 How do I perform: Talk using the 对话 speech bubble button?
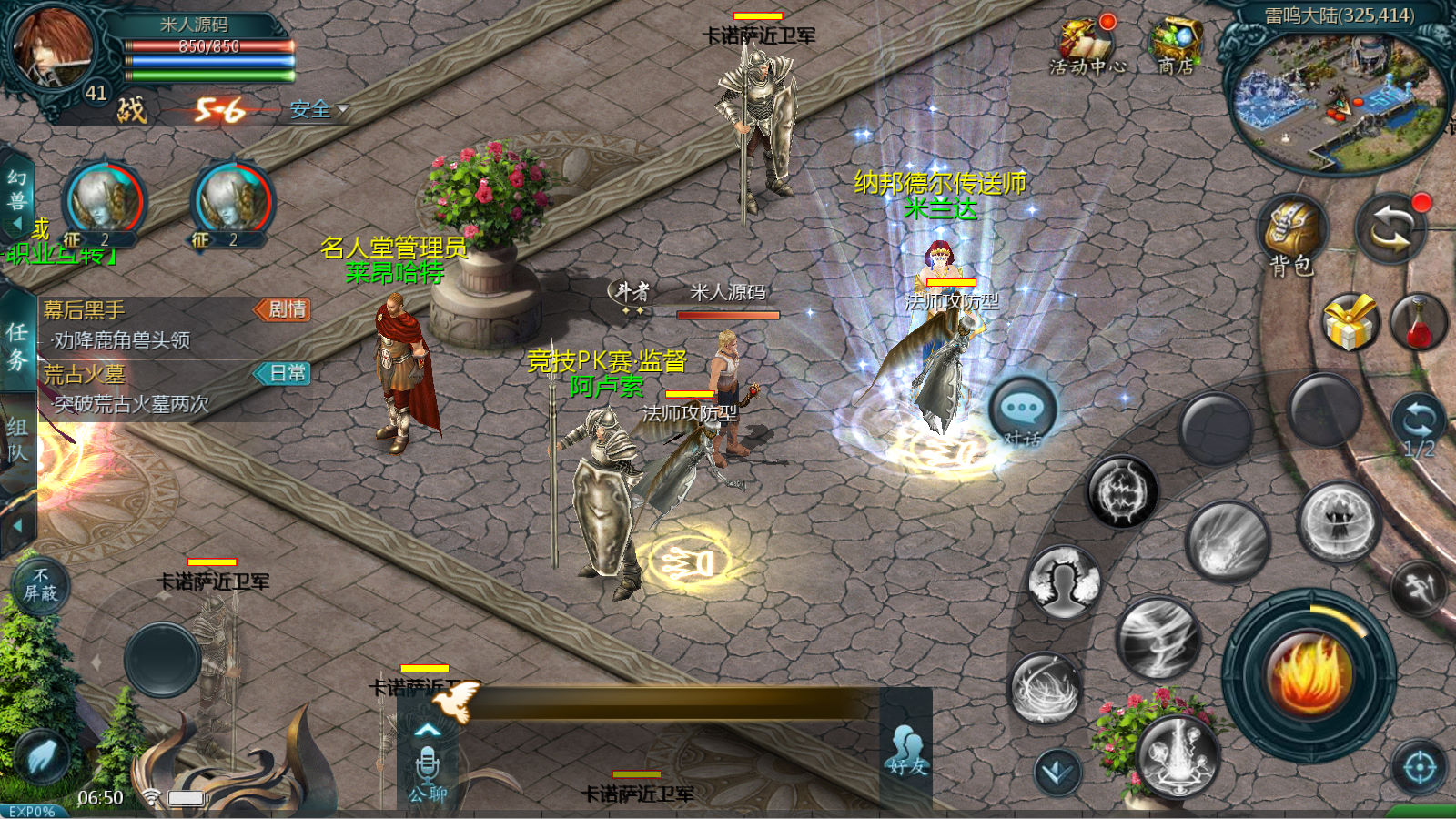[1023, 411]
